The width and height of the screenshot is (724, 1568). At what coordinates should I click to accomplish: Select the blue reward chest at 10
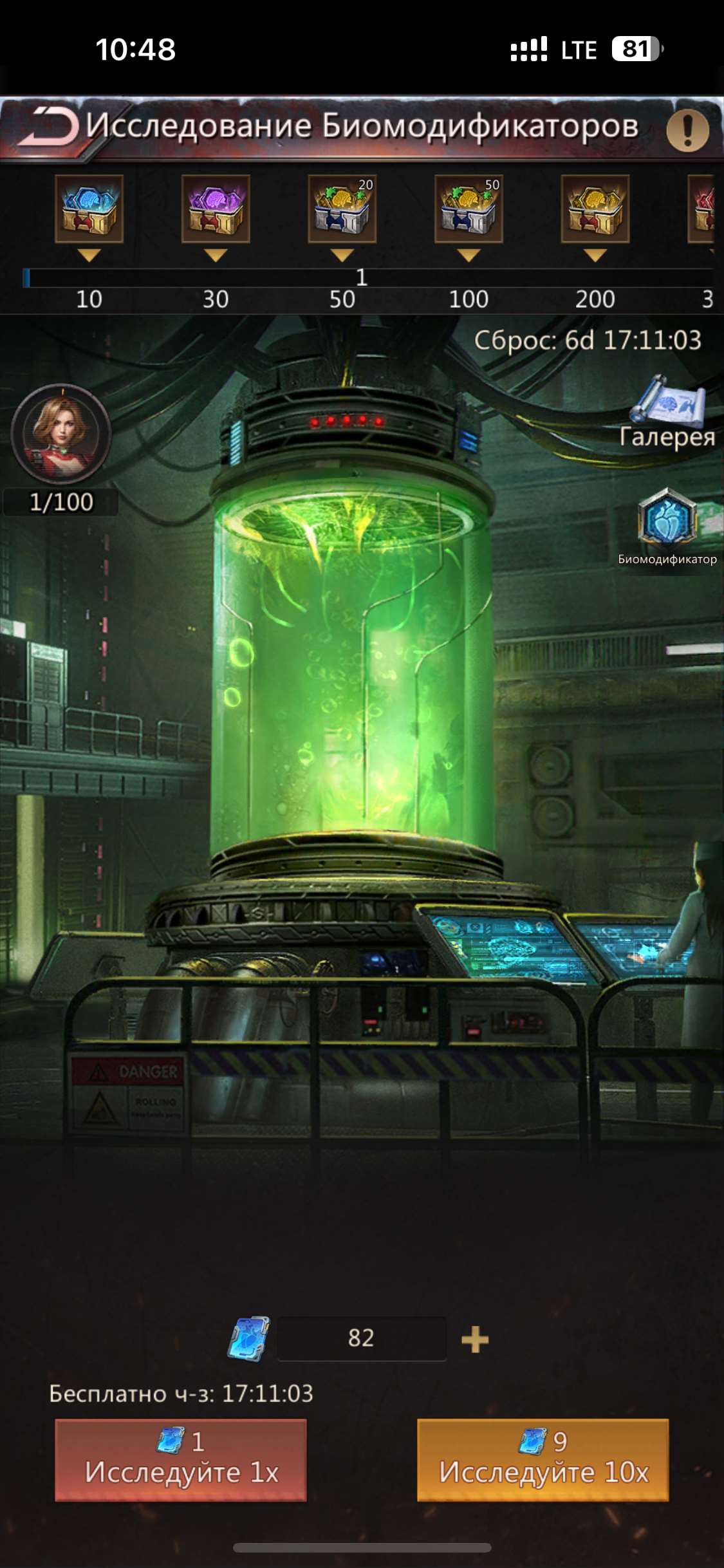pyautogui.click(x=89, y=209)
